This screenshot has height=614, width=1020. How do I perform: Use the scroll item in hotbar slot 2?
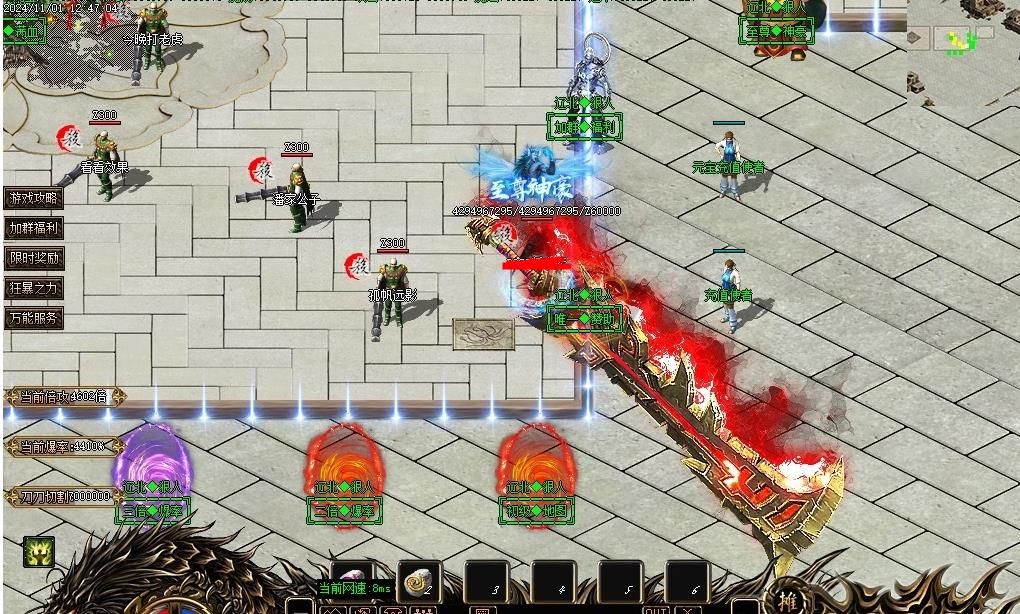420,581
